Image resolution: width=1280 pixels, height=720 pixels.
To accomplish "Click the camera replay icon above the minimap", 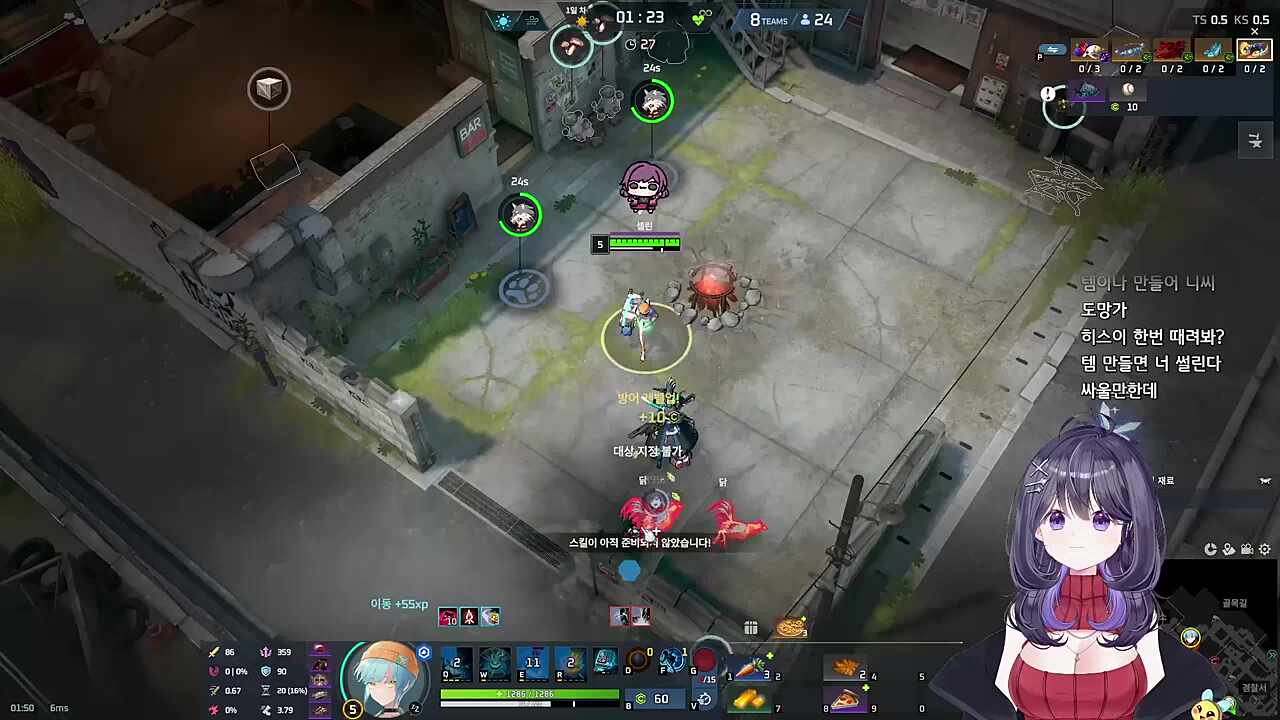I will tap(1247, 549).
